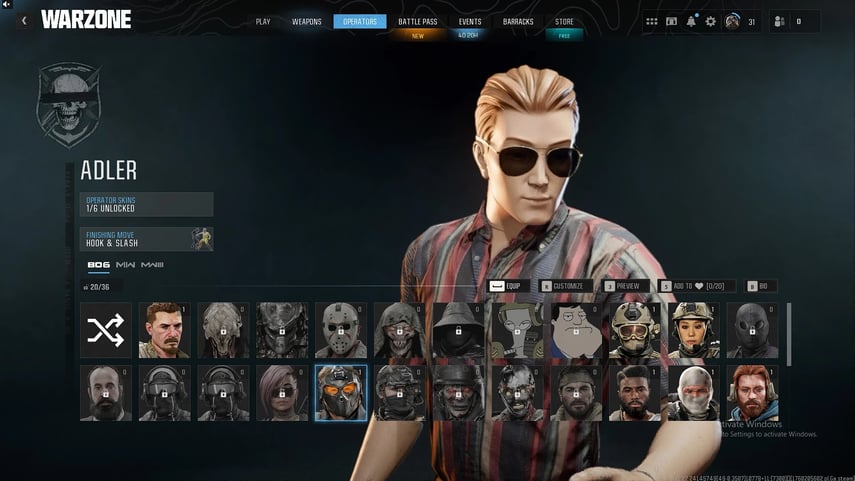Image resolution: width=855 pixels, height=481 pixels.
Task: Switch to the MW operator filter
Action: click(125, 265)
